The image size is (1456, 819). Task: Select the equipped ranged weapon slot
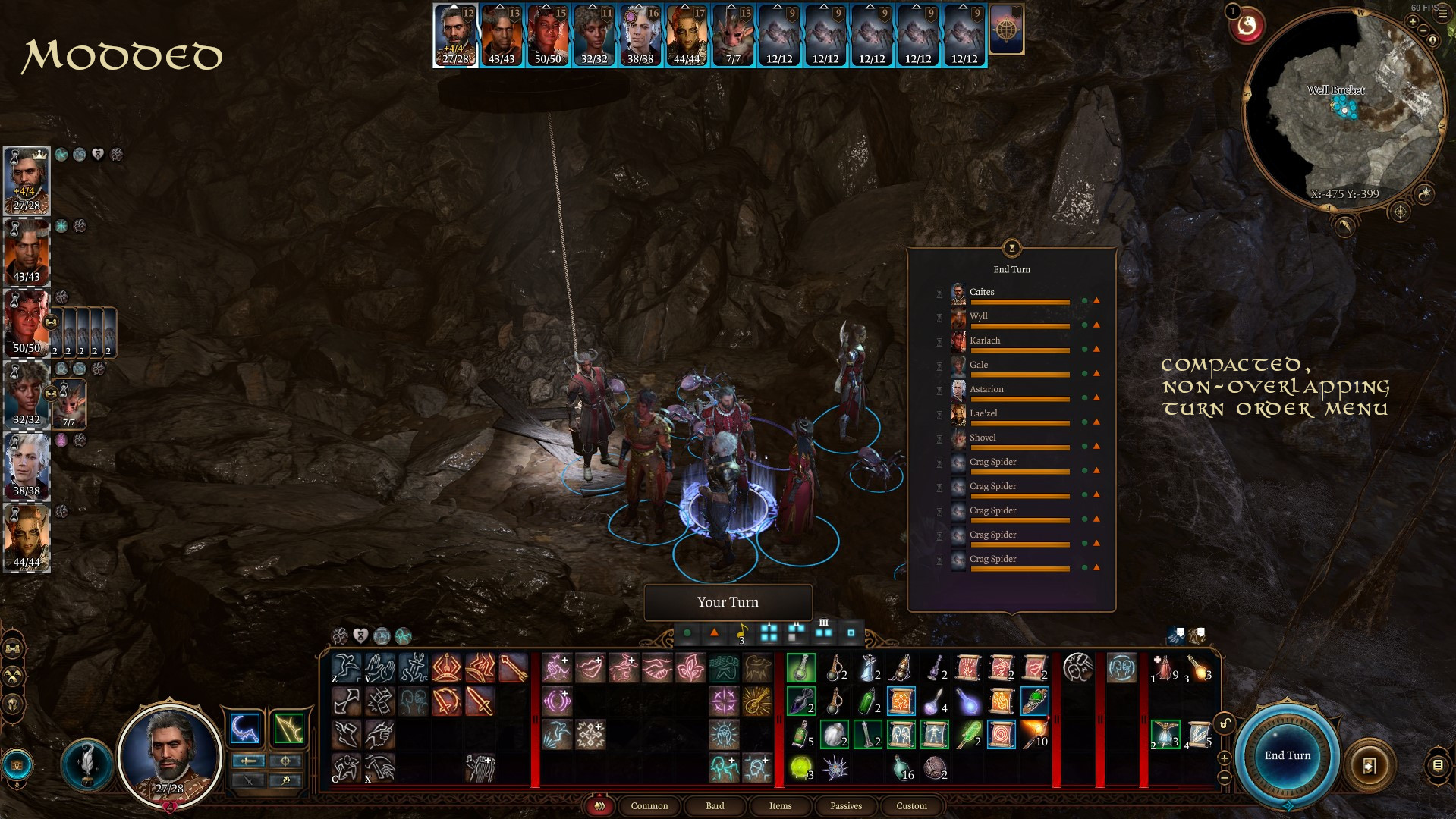point(288,729)
